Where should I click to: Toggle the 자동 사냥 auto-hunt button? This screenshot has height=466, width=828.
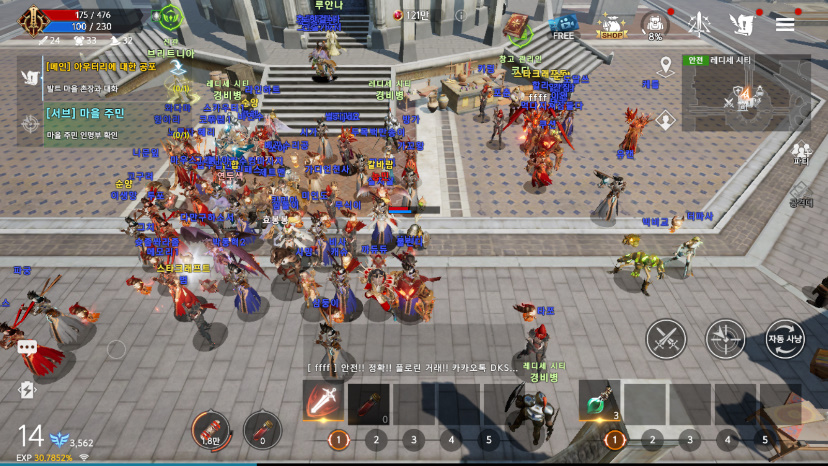point(785,339)
